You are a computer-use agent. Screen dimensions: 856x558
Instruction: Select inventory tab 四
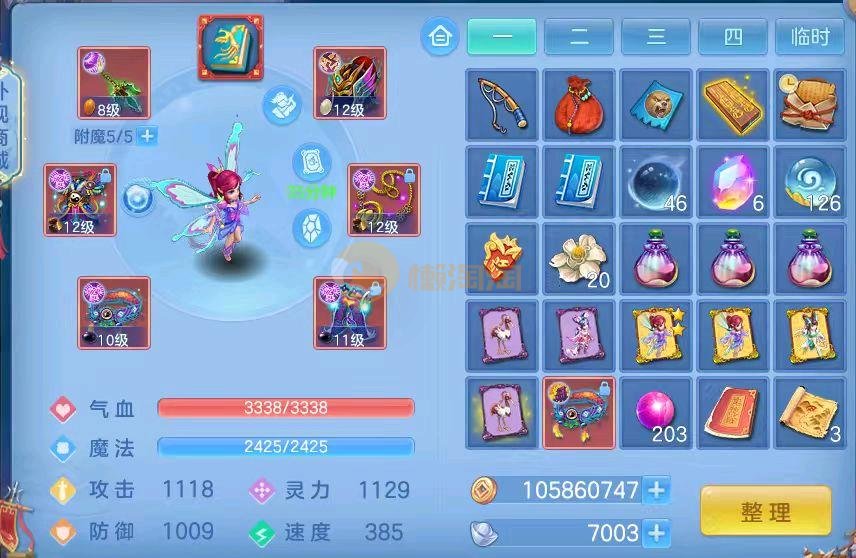(733, 37)
